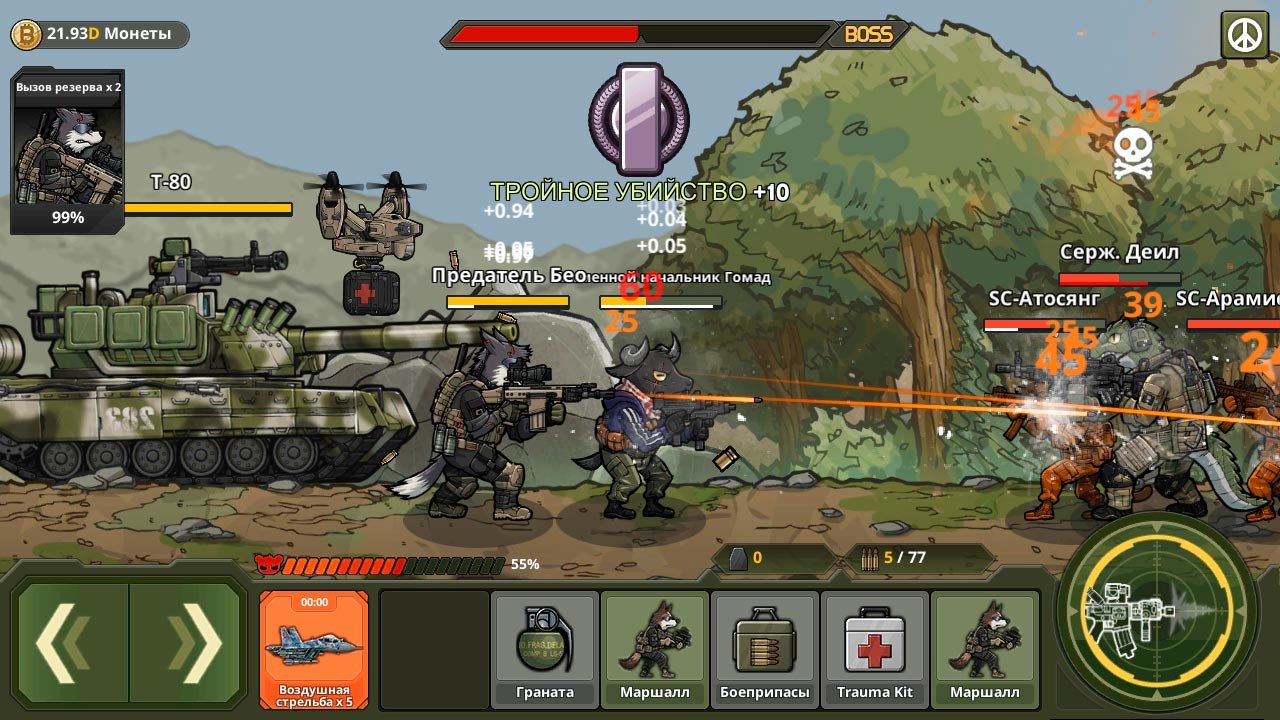
Task: Select the Граната grenade slot
Action: 545,648
